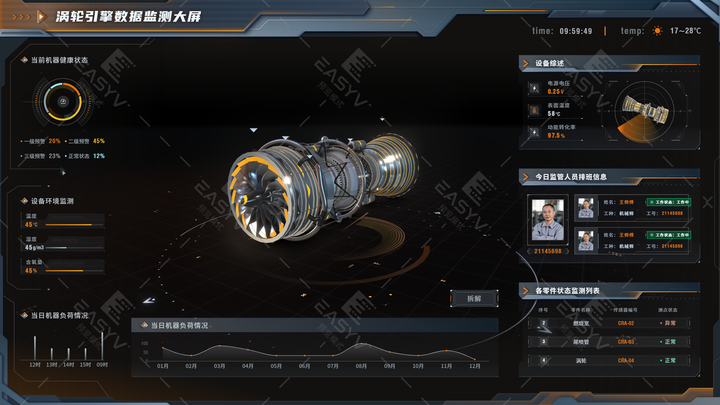The width and height of the screenshot is (720, 405).
Task: Select the circular machine health gauge
Action: [61, 102]
